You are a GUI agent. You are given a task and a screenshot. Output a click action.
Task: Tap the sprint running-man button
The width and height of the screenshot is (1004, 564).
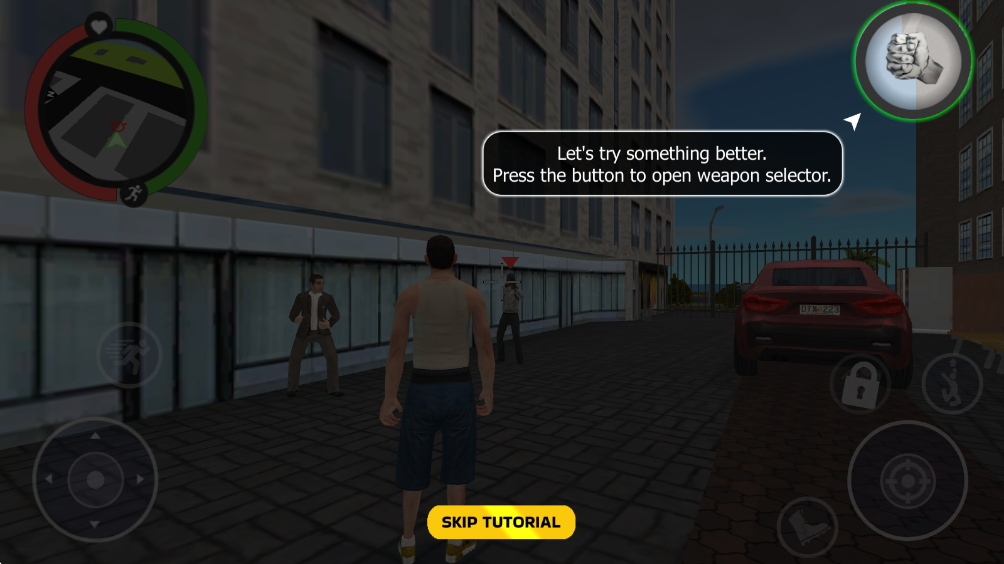pos(129,356)
